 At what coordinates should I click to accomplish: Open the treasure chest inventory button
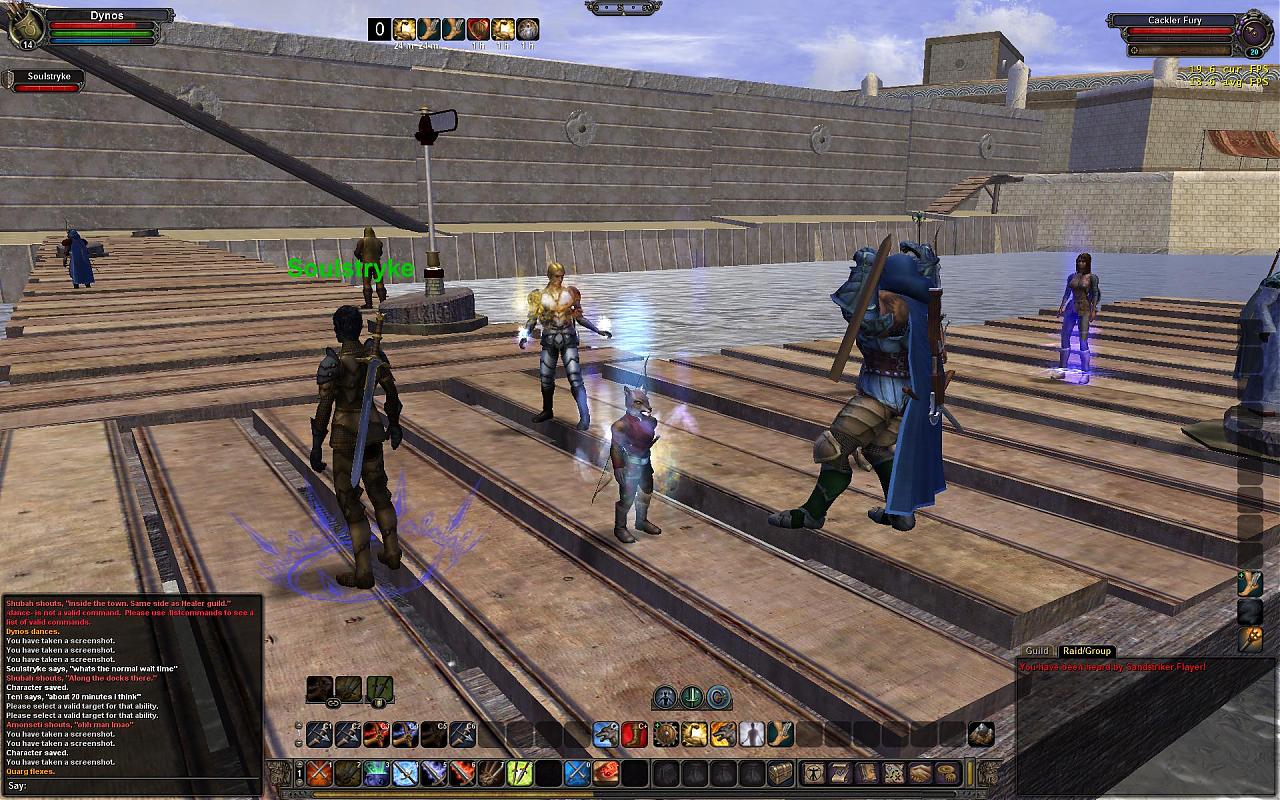(780, 773)
